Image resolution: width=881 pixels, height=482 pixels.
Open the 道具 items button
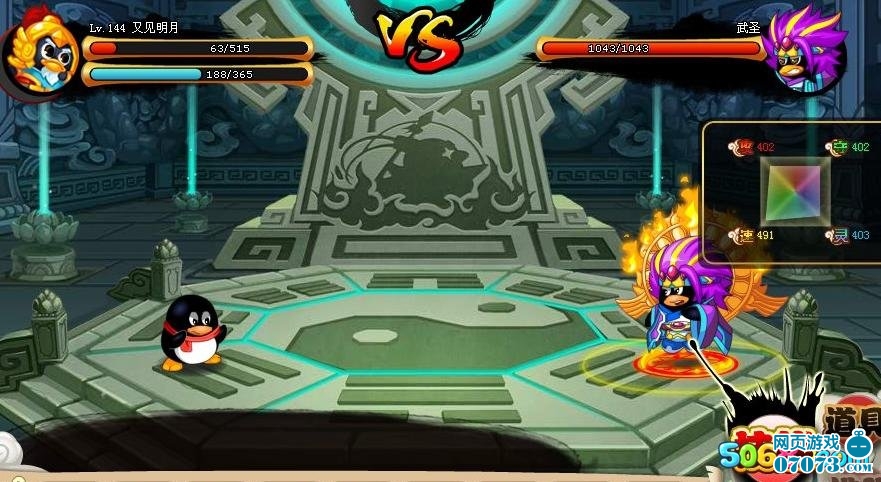click(x=850, y=418)
